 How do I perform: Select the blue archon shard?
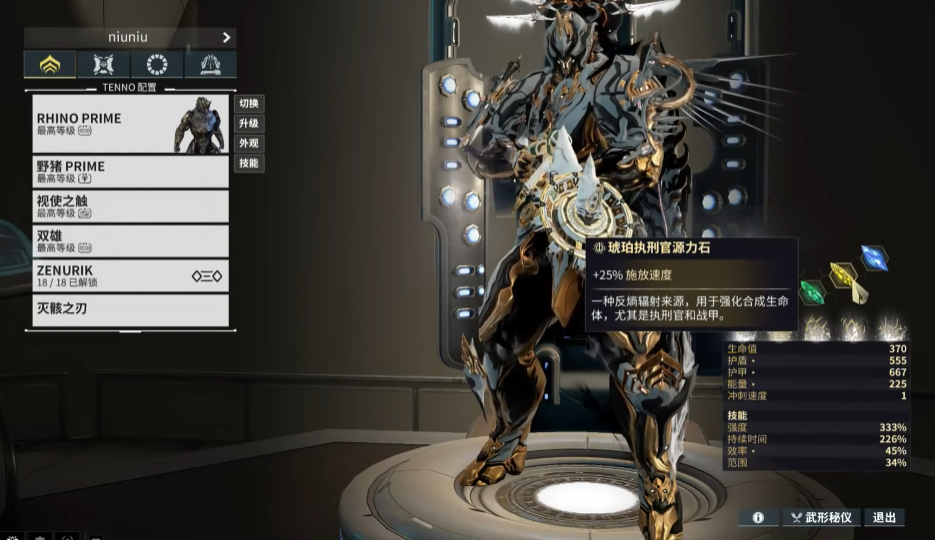tap(874, 257)
